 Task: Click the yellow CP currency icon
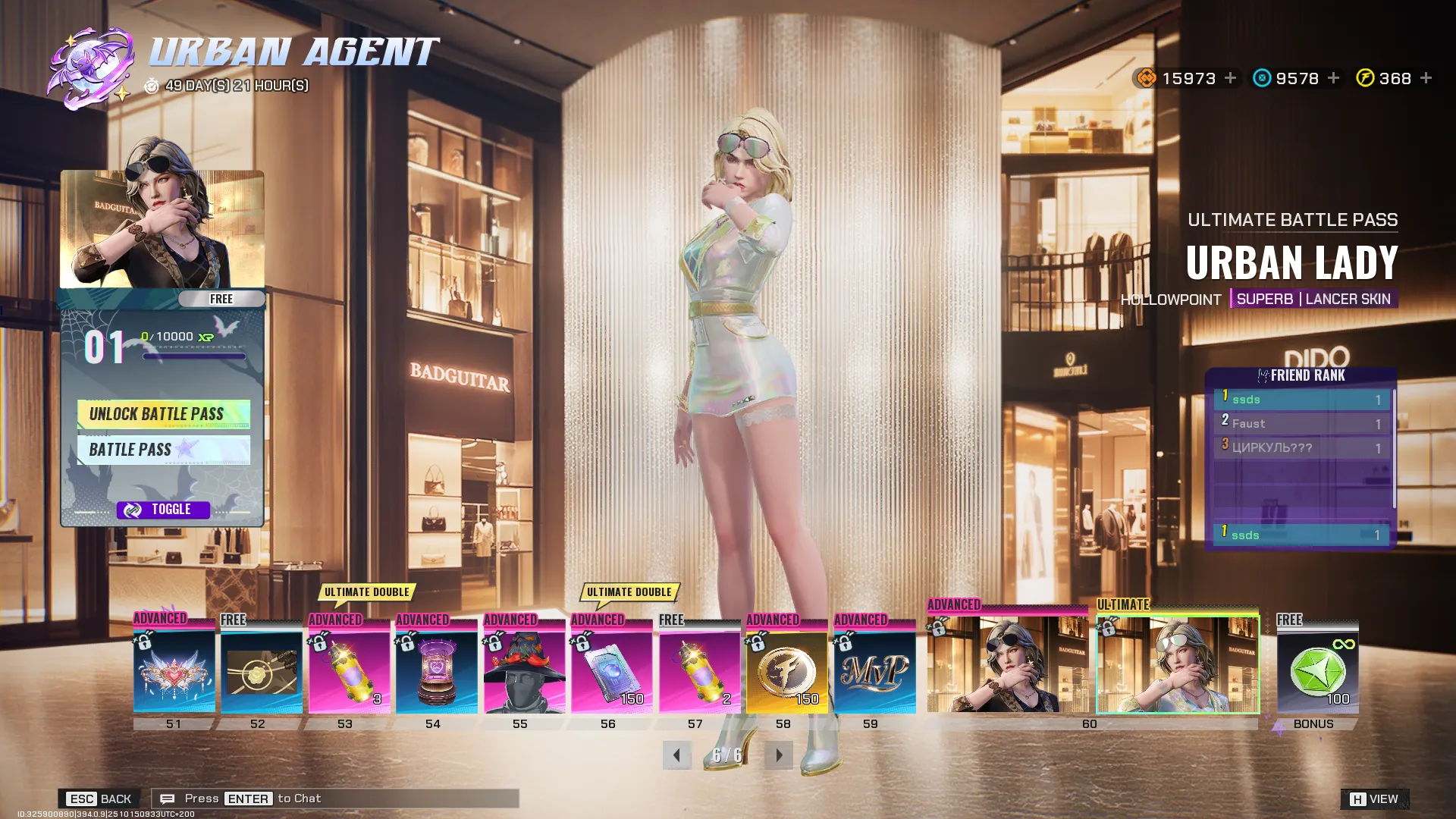click(1365, 78)
